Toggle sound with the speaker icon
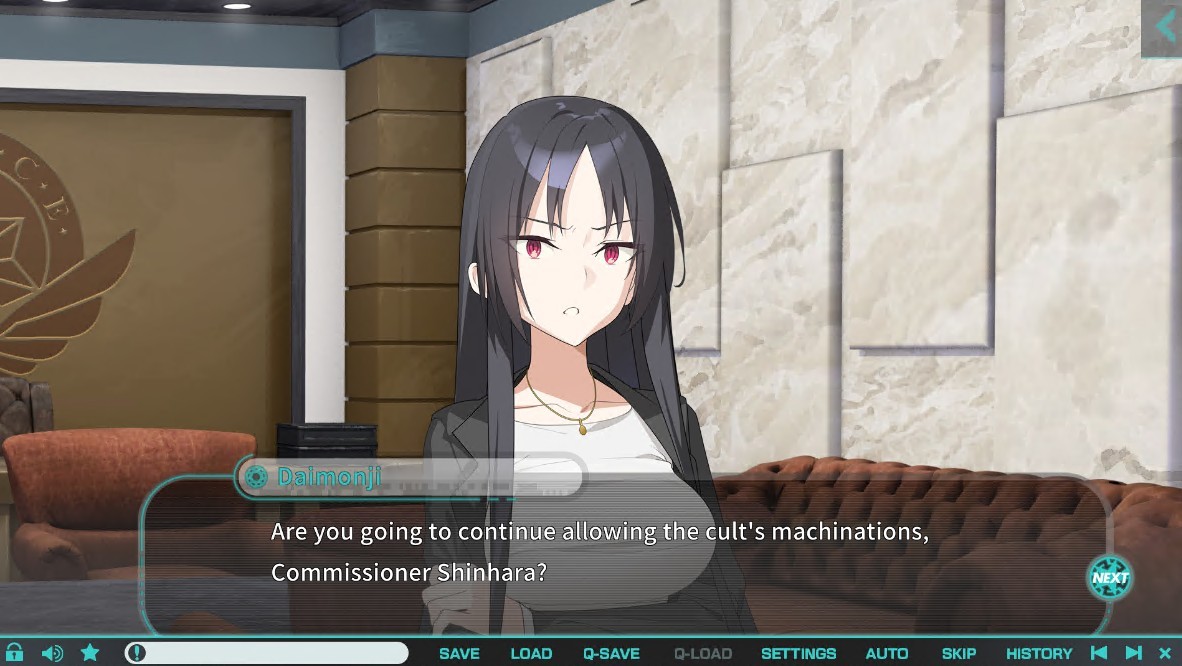The height and width of the screenshot is (666, 1182). coord(52,653)
